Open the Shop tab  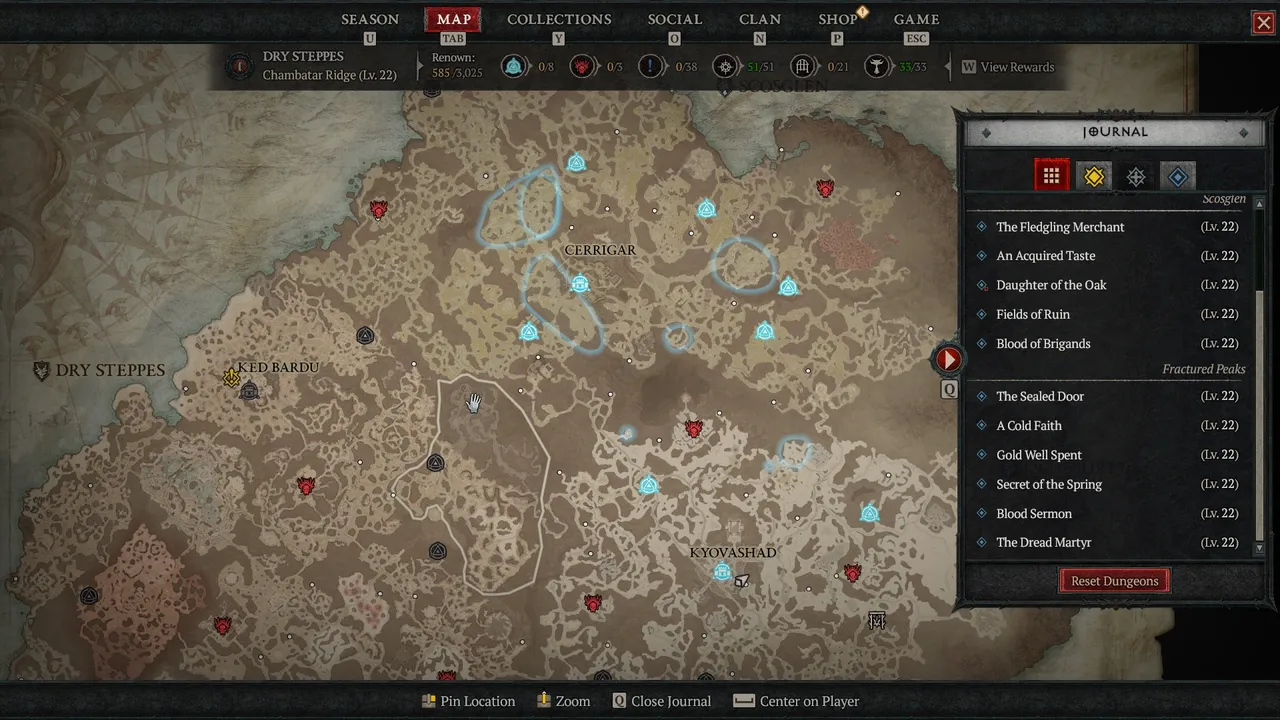tap(838, 19)
